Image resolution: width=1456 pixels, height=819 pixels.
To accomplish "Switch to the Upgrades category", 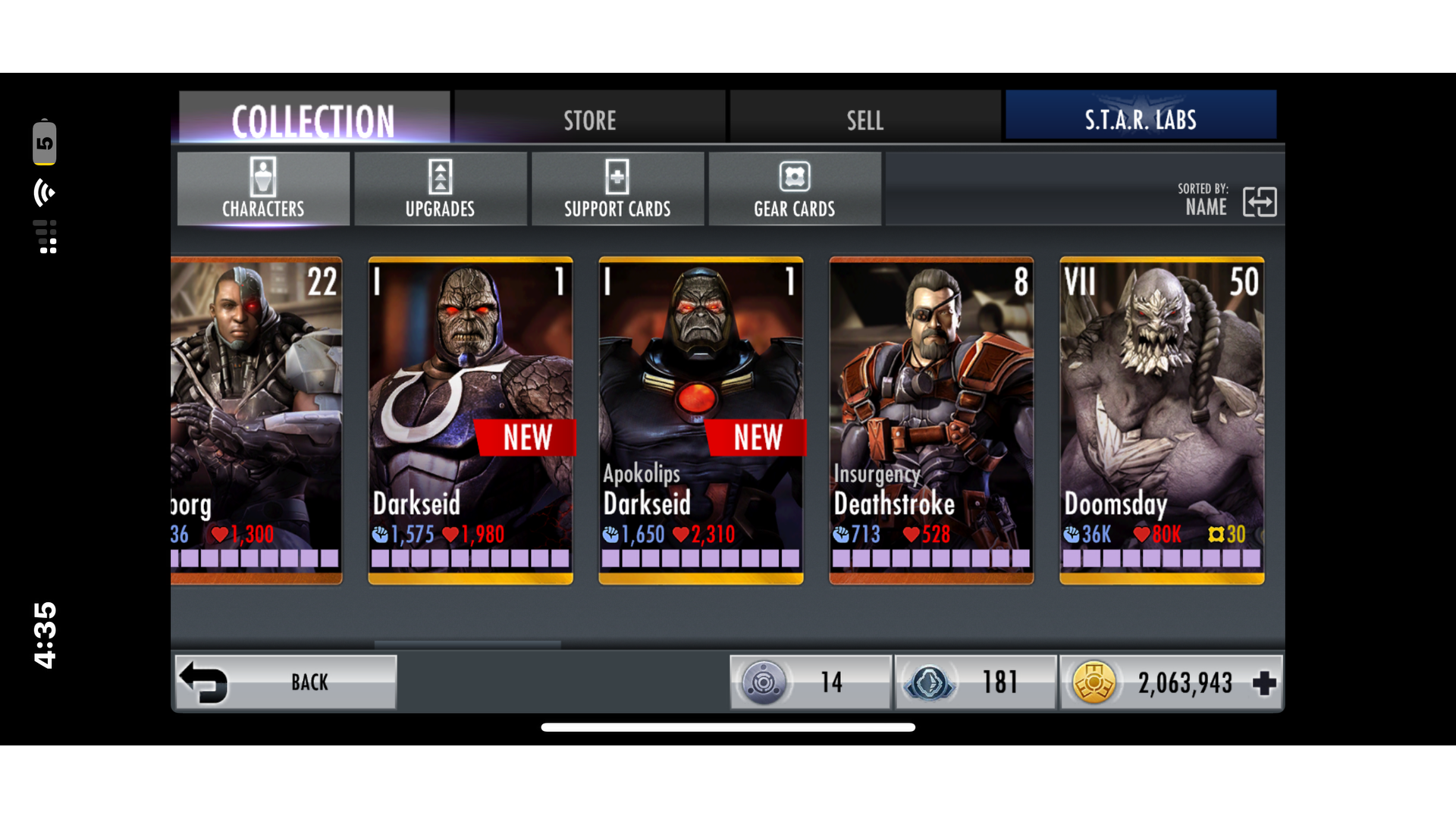I will (440, 189).
